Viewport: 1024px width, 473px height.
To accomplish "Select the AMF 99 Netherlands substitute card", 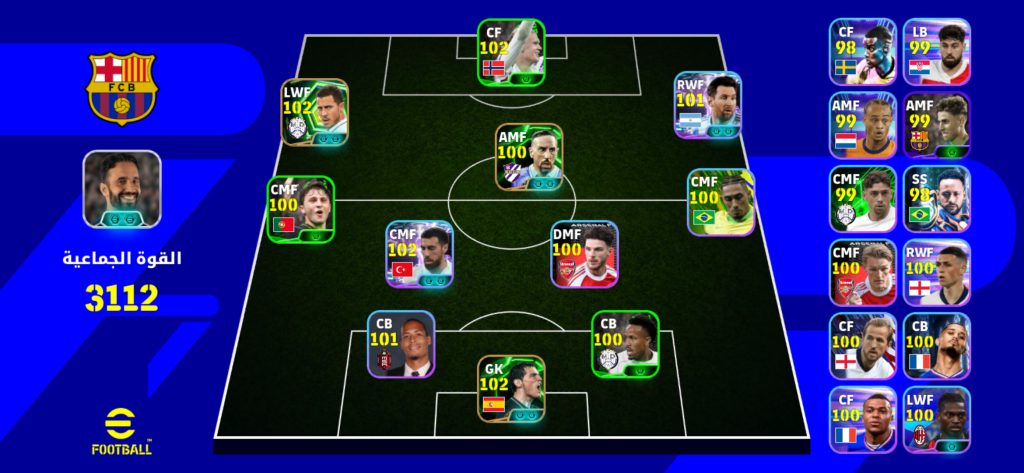I will coord(862,125).
